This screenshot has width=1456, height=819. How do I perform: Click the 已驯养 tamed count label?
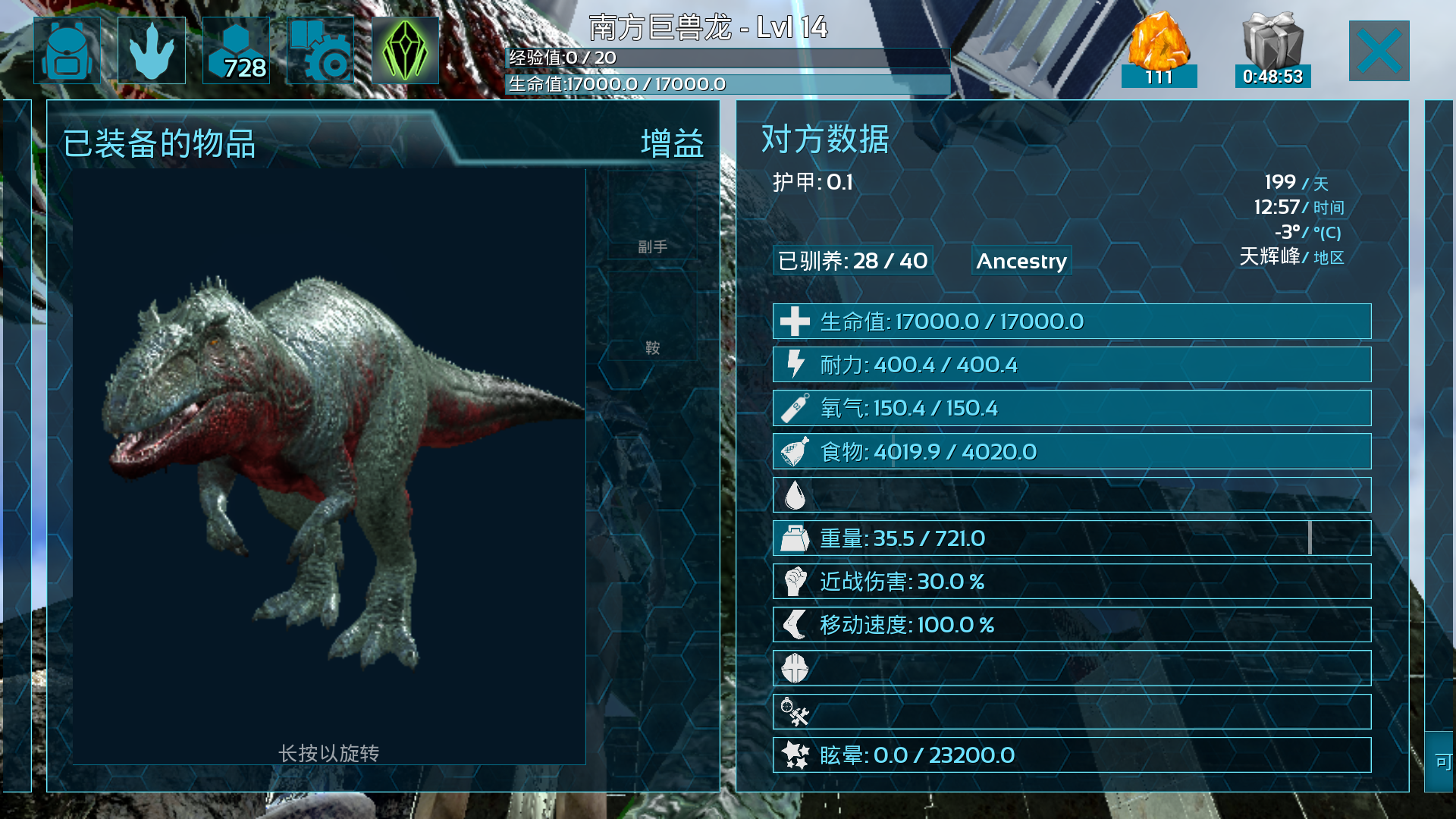pyautogui.click(x=852, y=261)
